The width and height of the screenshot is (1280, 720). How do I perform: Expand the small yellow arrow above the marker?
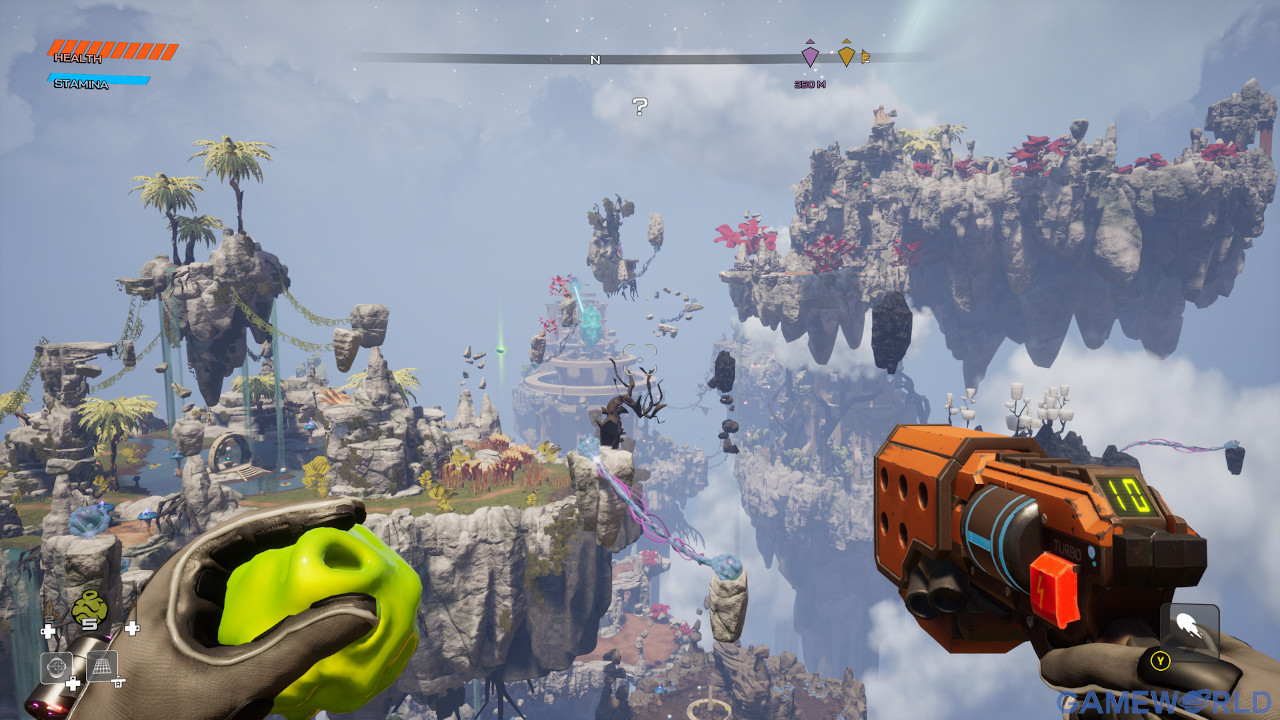pos(847,42)
